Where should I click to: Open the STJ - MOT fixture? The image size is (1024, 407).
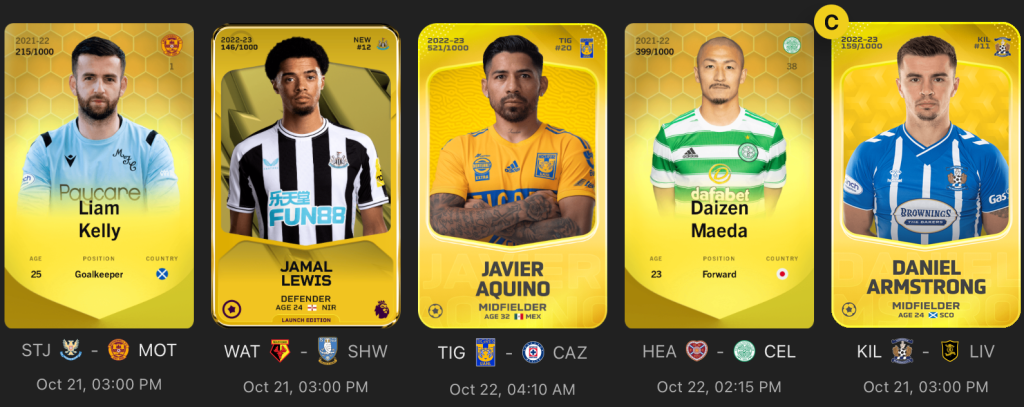98,351
